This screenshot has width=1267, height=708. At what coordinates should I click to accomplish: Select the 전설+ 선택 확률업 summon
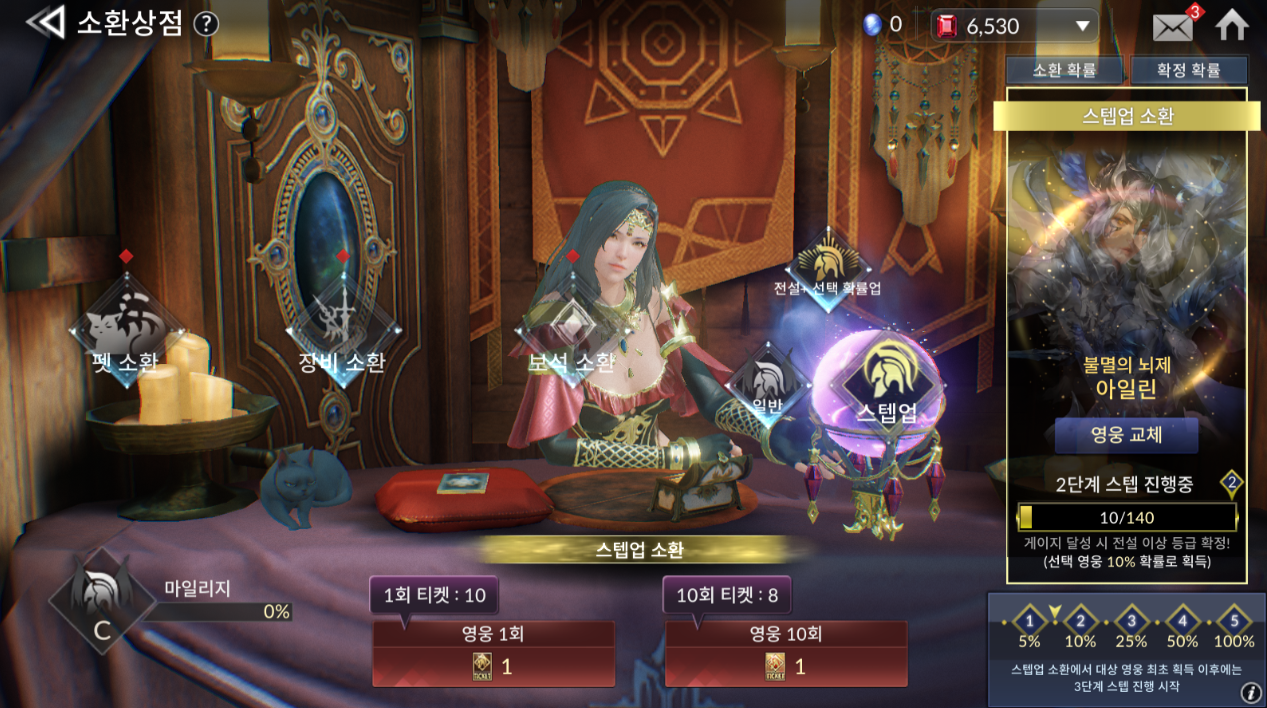pos(827,264)
